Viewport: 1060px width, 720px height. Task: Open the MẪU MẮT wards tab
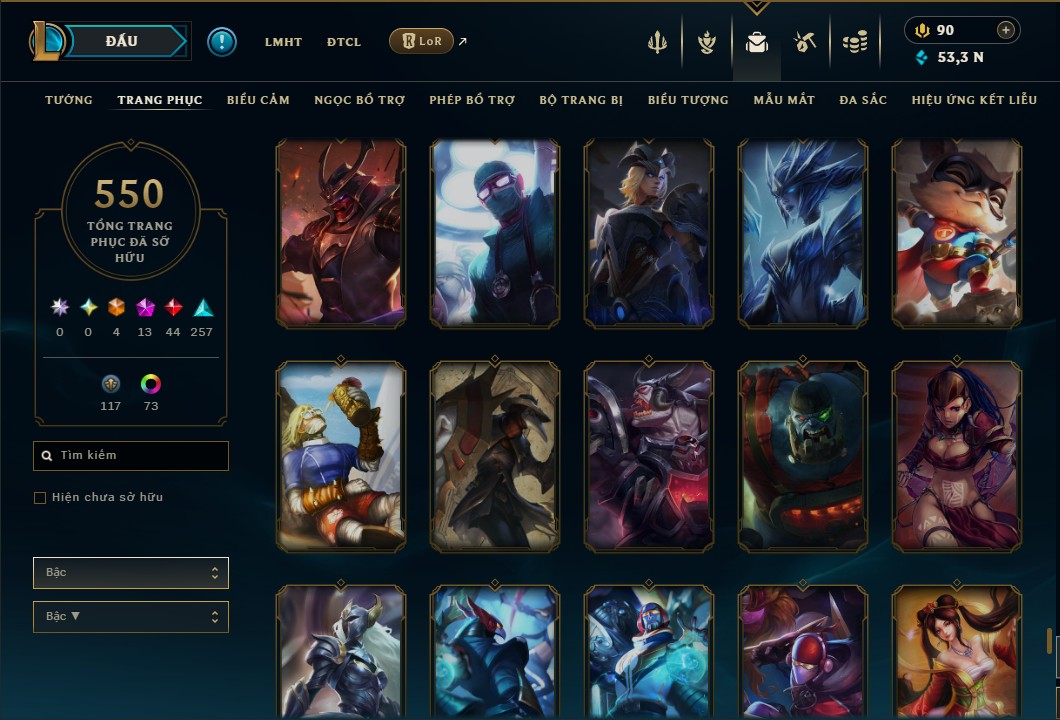tap(784, 100)
